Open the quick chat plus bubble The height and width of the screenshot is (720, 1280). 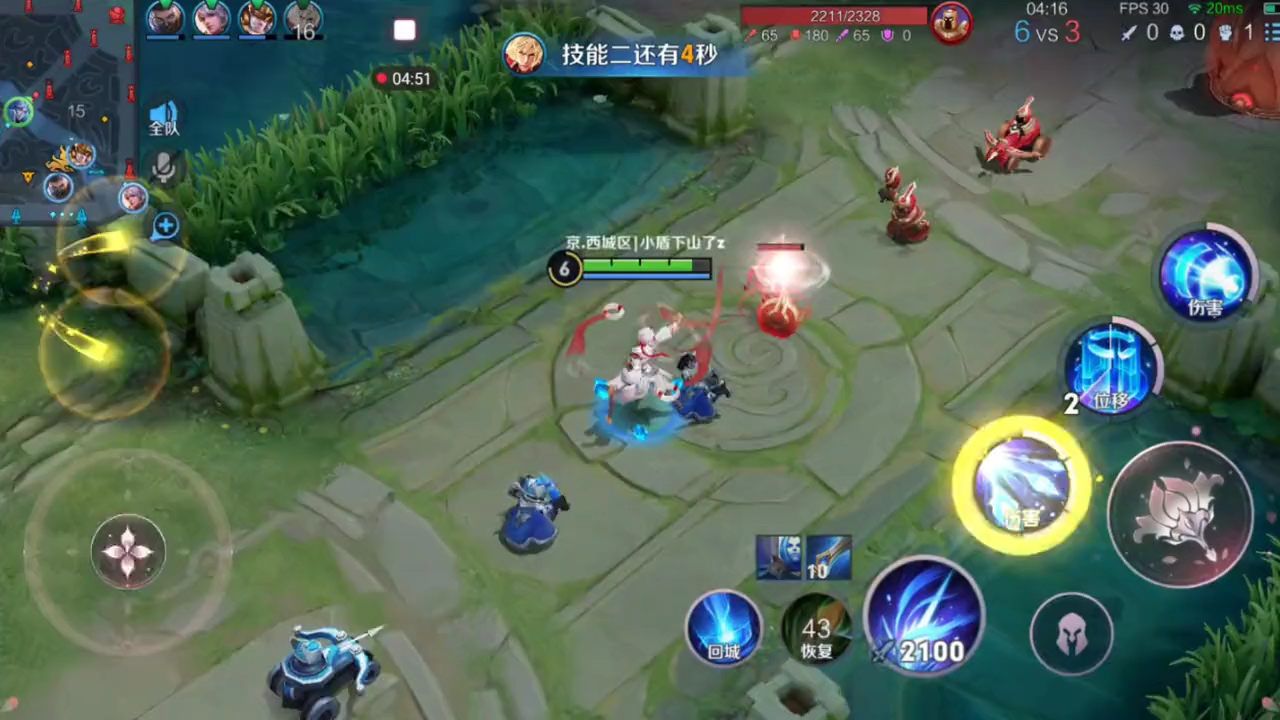pos(165,226)
